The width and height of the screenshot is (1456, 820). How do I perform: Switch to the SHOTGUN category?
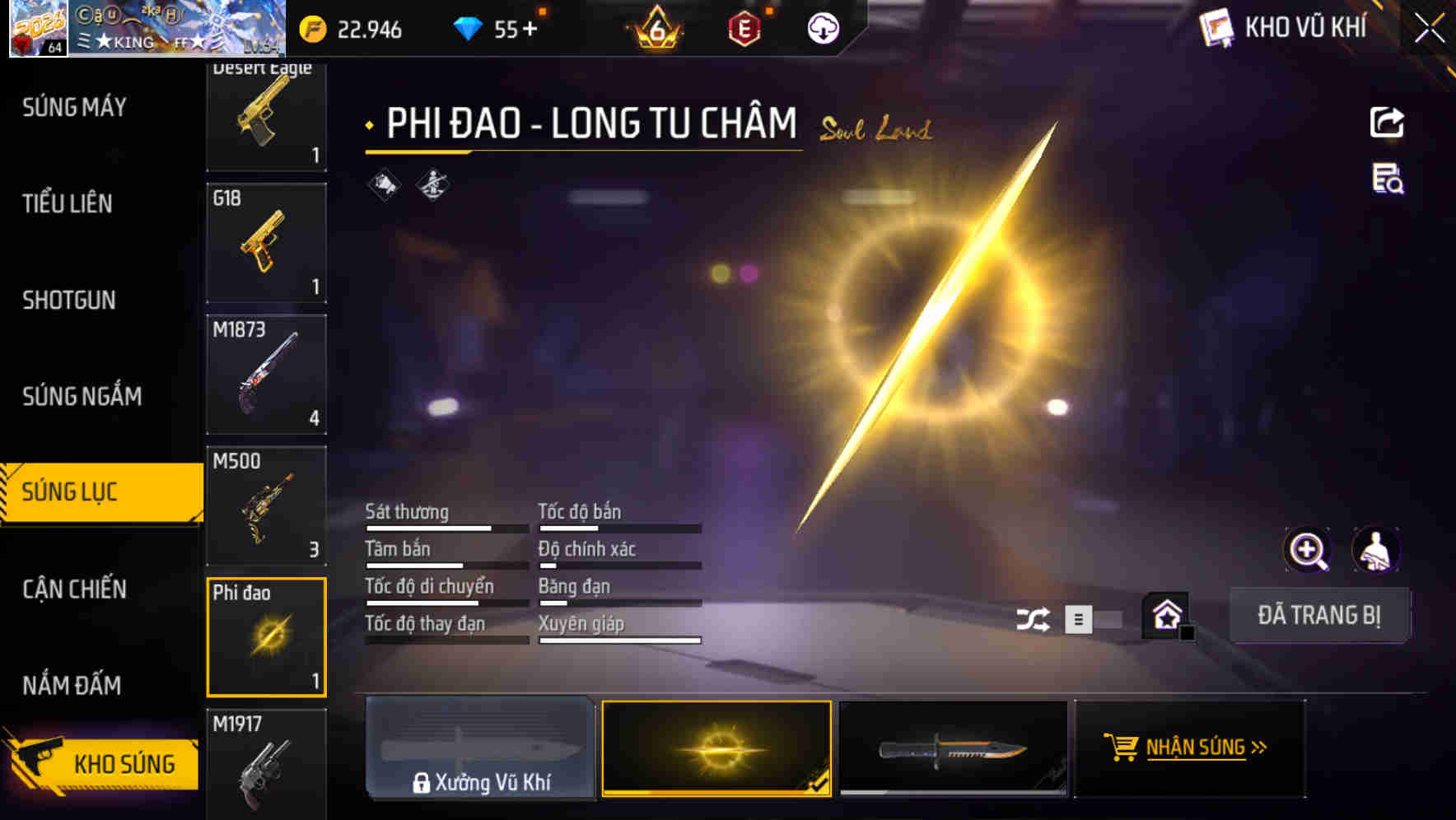click(x=69, y=301)
